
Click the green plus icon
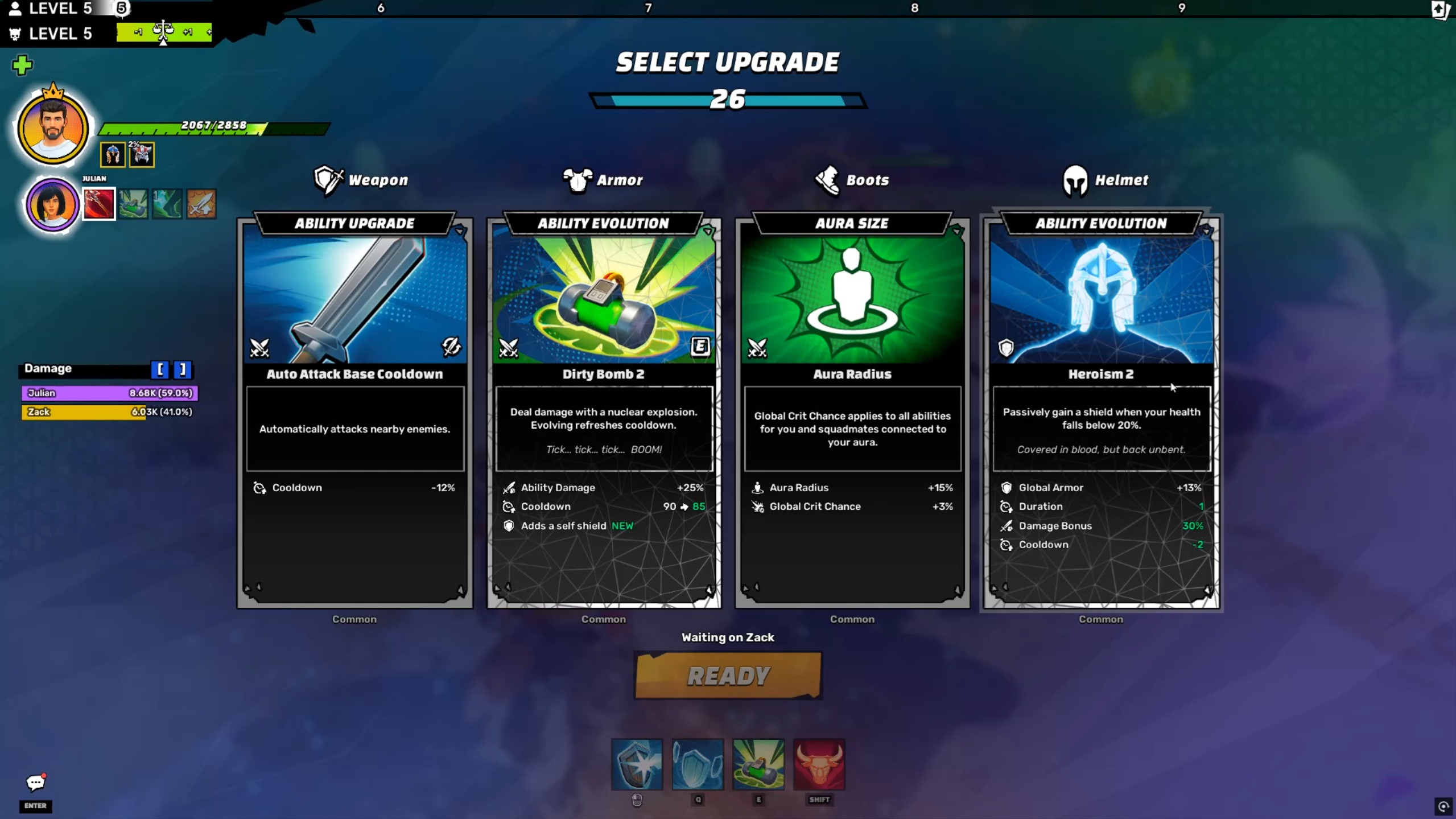tap(22, 65)
